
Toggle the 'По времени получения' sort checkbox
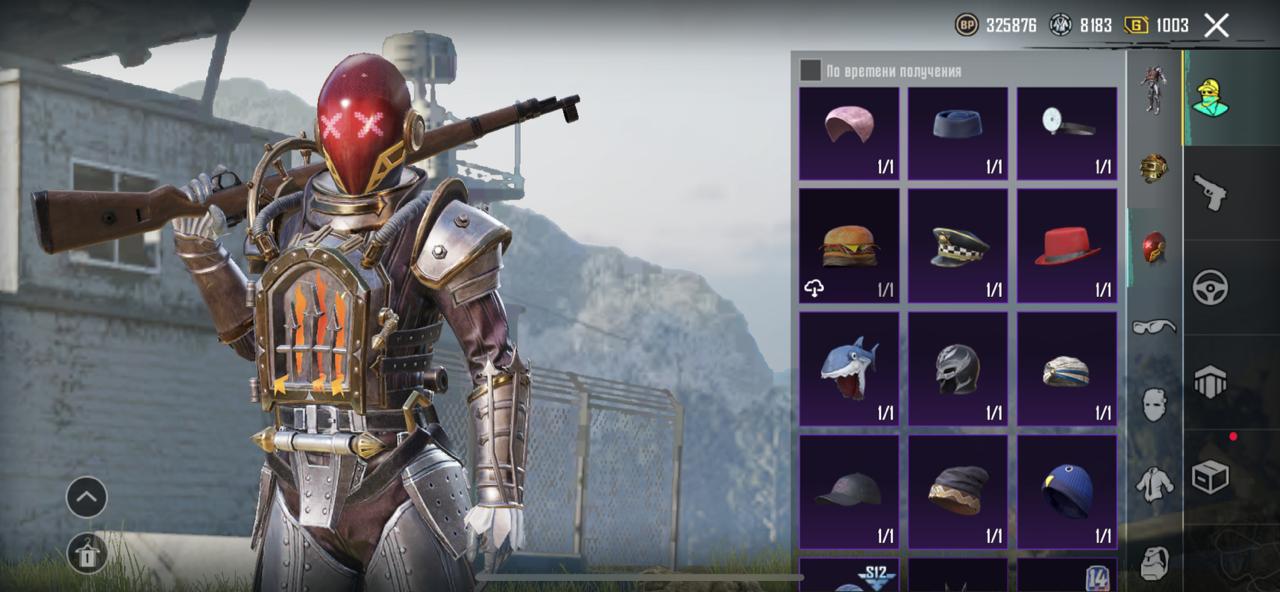[810, 70]
